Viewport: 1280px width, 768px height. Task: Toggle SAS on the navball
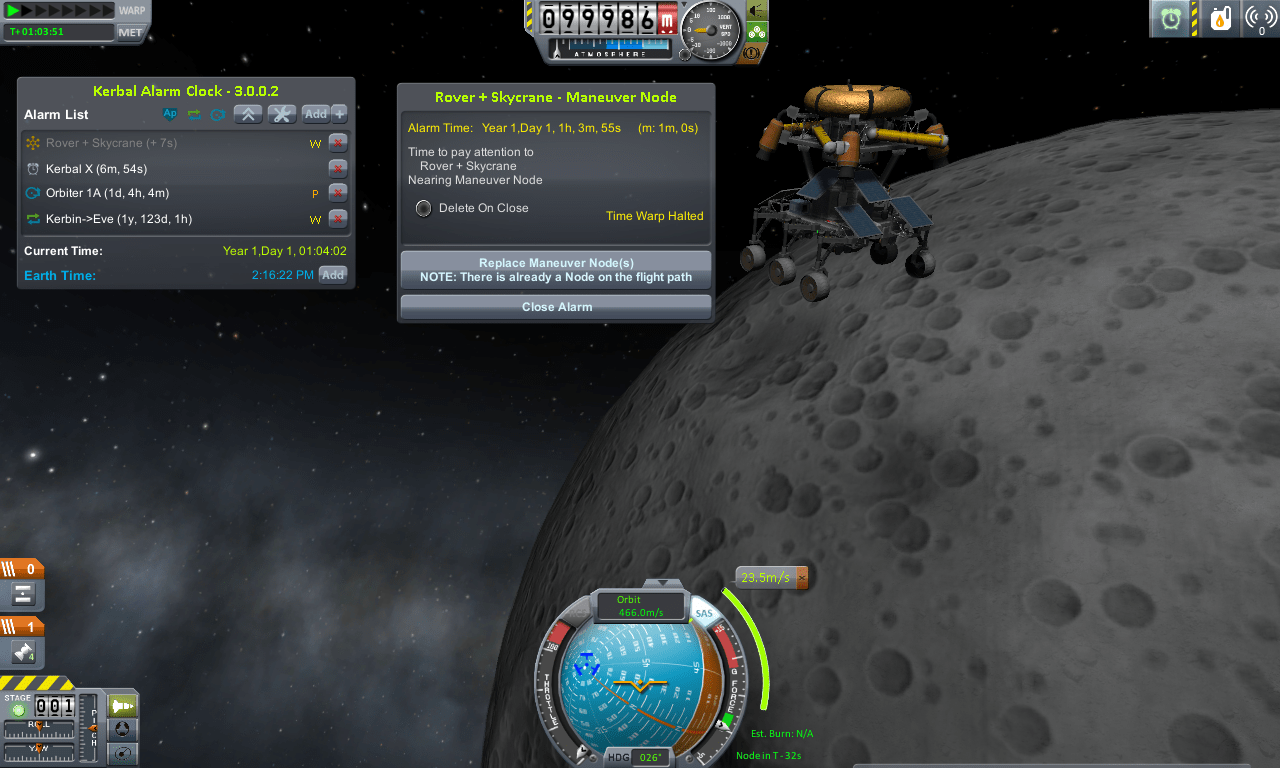click(703, 613)
